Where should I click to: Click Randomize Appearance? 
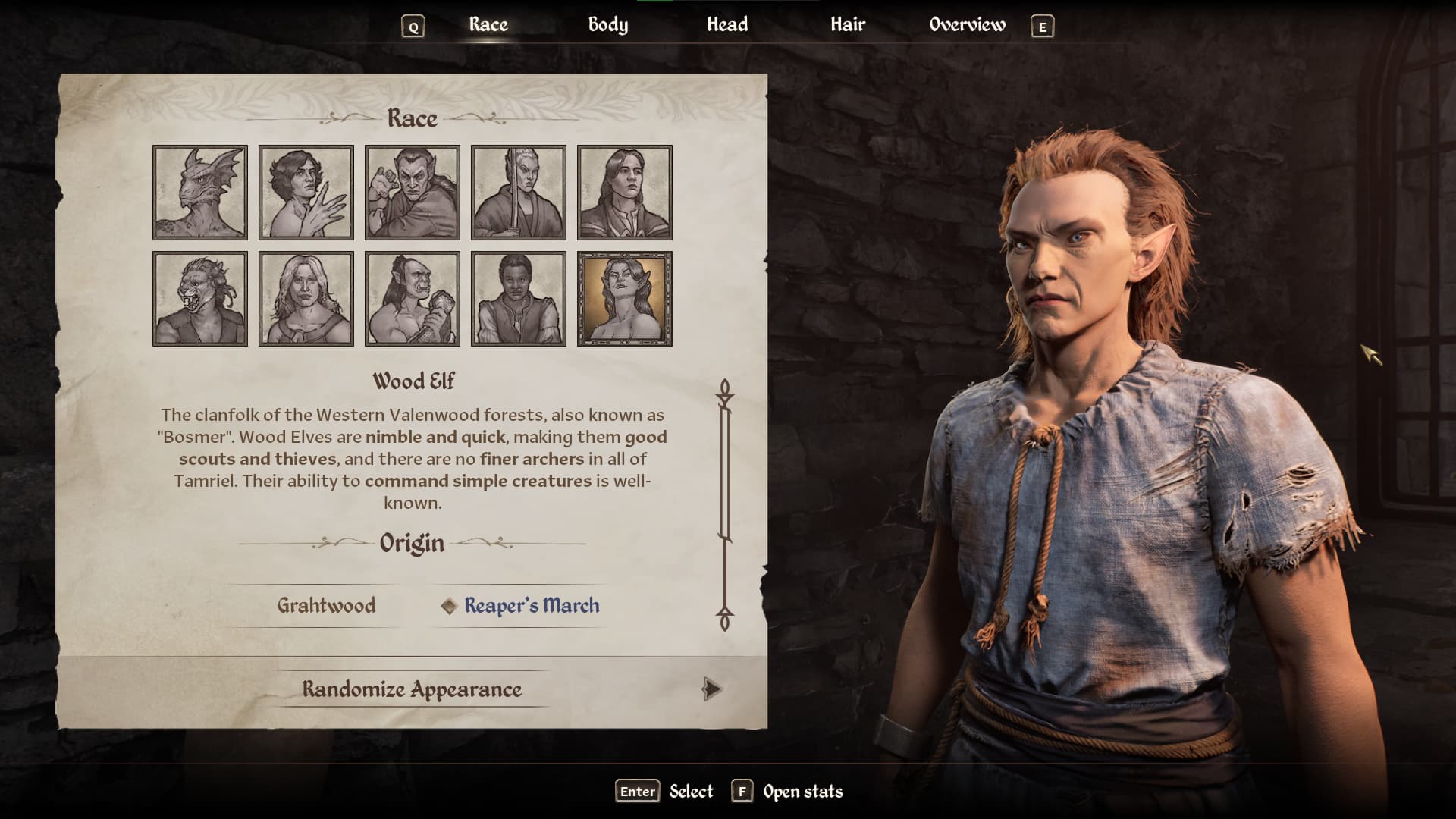tap(412, 689)
